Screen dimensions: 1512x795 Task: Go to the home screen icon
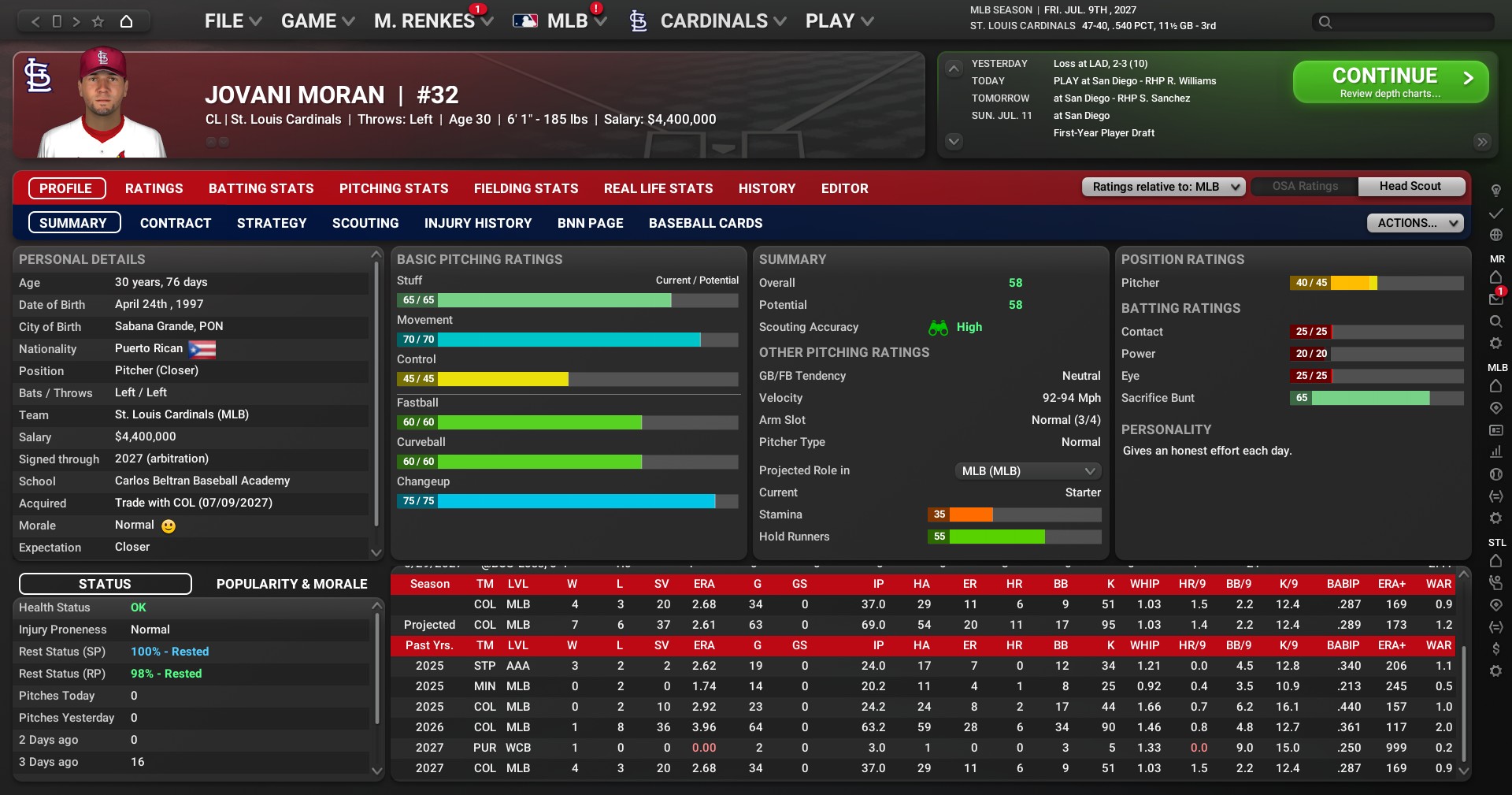[126, 21]
